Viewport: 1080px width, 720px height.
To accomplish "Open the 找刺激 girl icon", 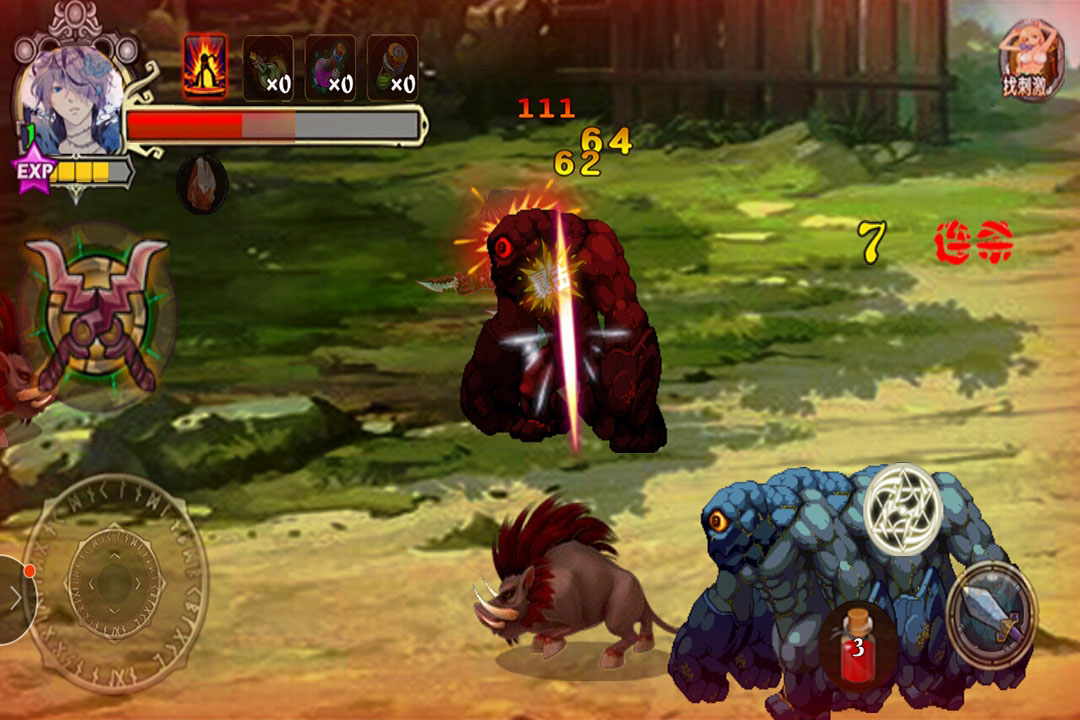I will [1030, 60].
